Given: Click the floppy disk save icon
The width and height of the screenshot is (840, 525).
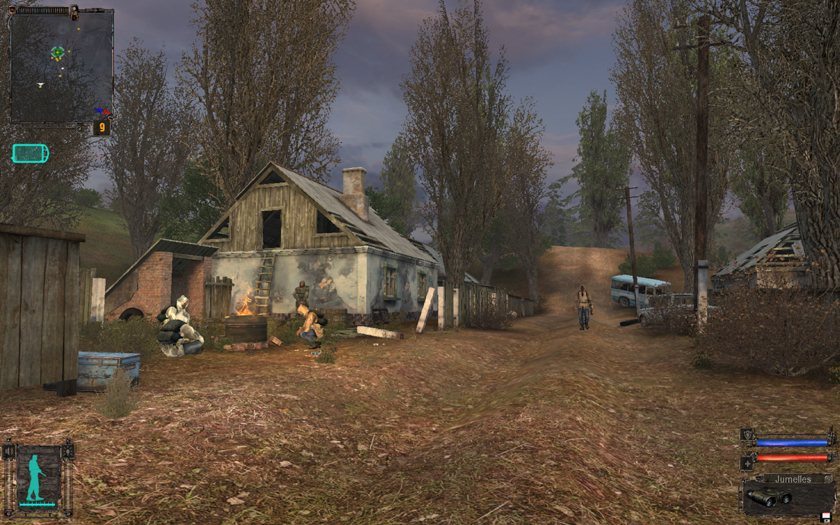Looking at the screenshot, I should [x=825, y=515].
